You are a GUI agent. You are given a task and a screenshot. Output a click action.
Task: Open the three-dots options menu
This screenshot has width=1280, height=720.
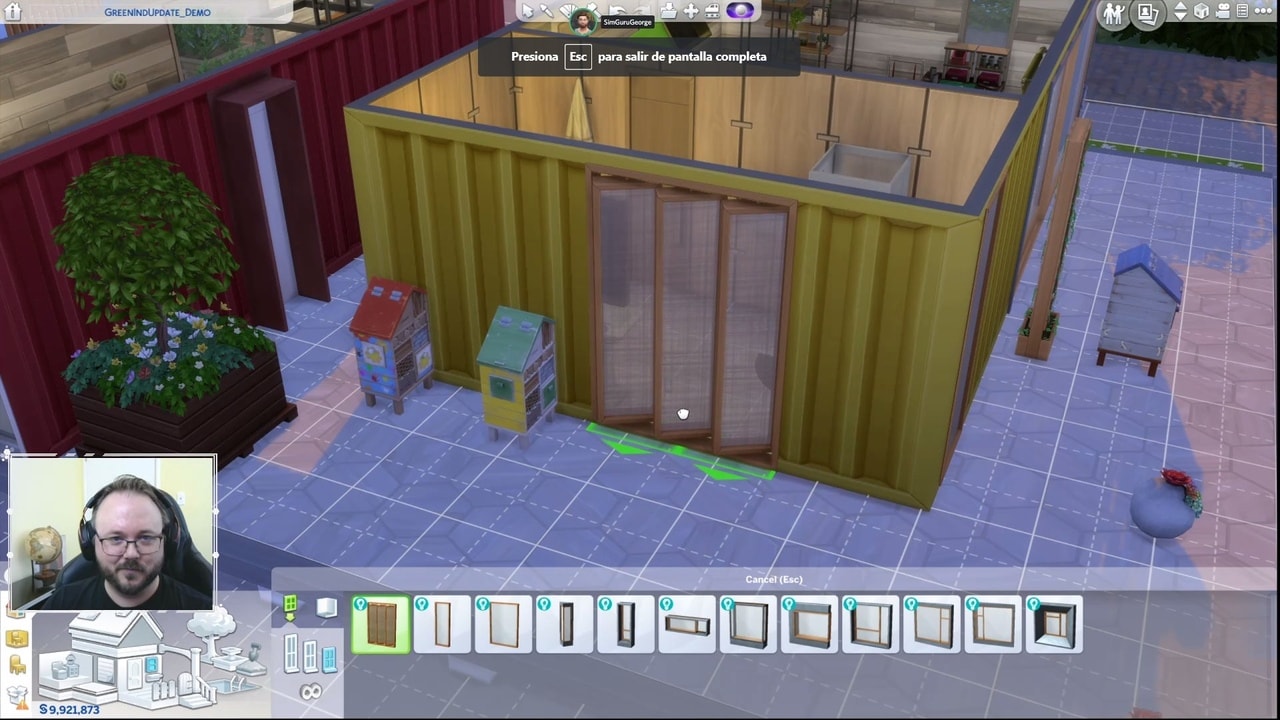click(1264, 12)
